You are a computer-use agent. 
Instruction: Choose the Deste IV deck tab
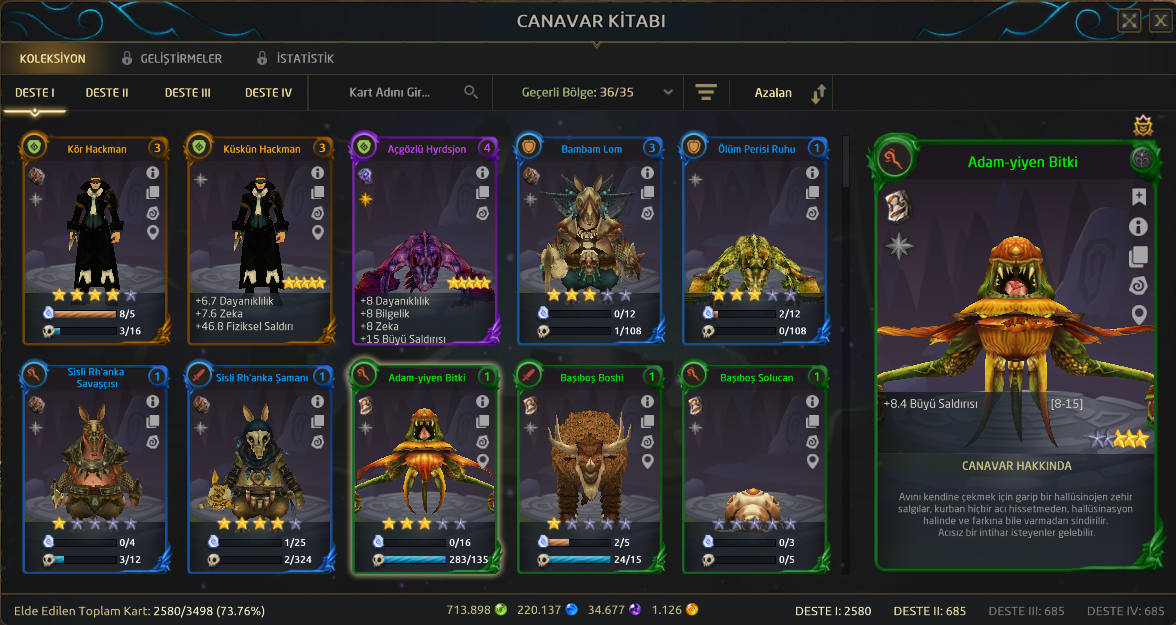[268, 93]
